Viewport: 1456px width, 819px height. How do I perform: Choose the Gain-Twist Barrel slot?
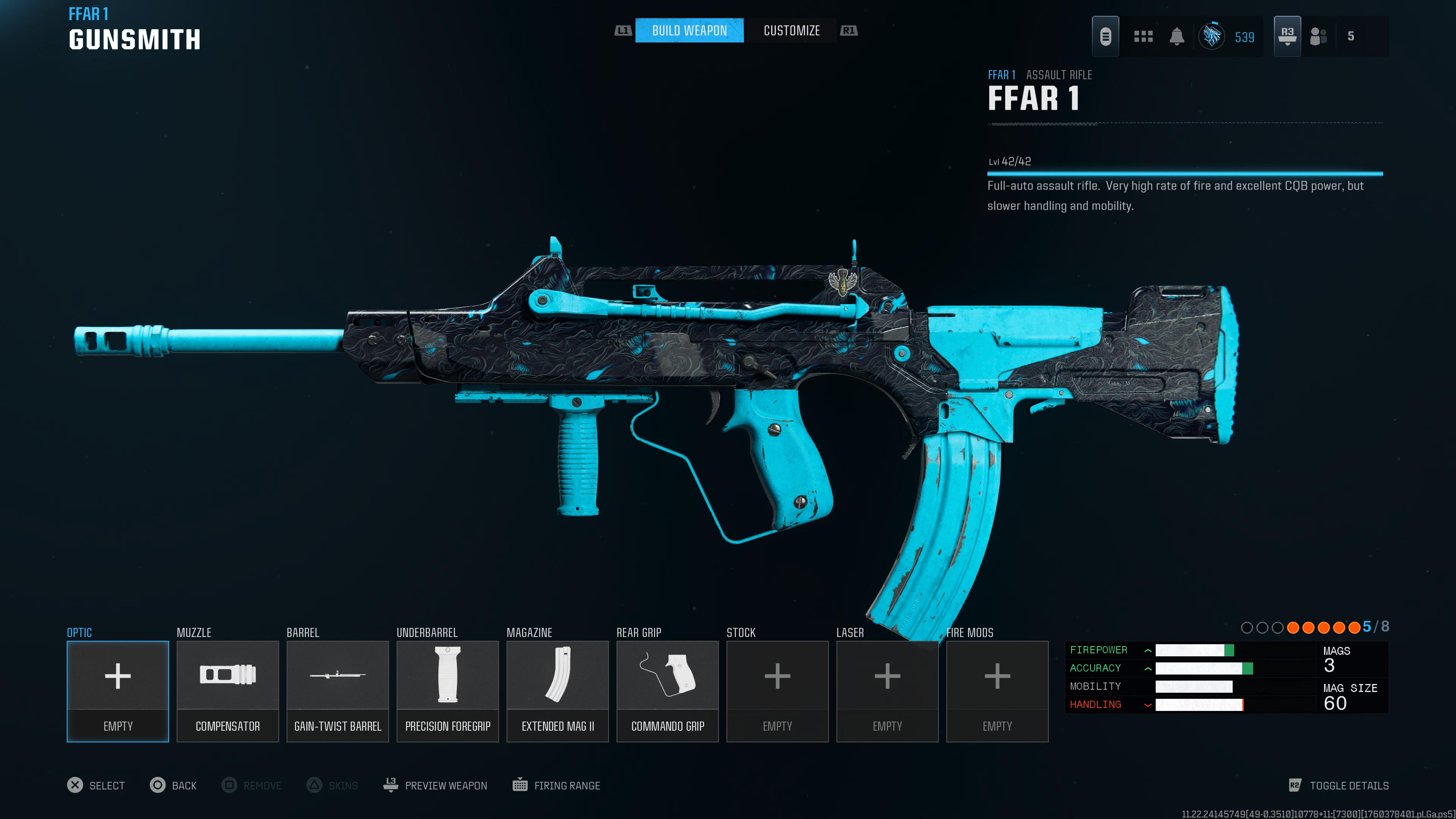[337, 691]
